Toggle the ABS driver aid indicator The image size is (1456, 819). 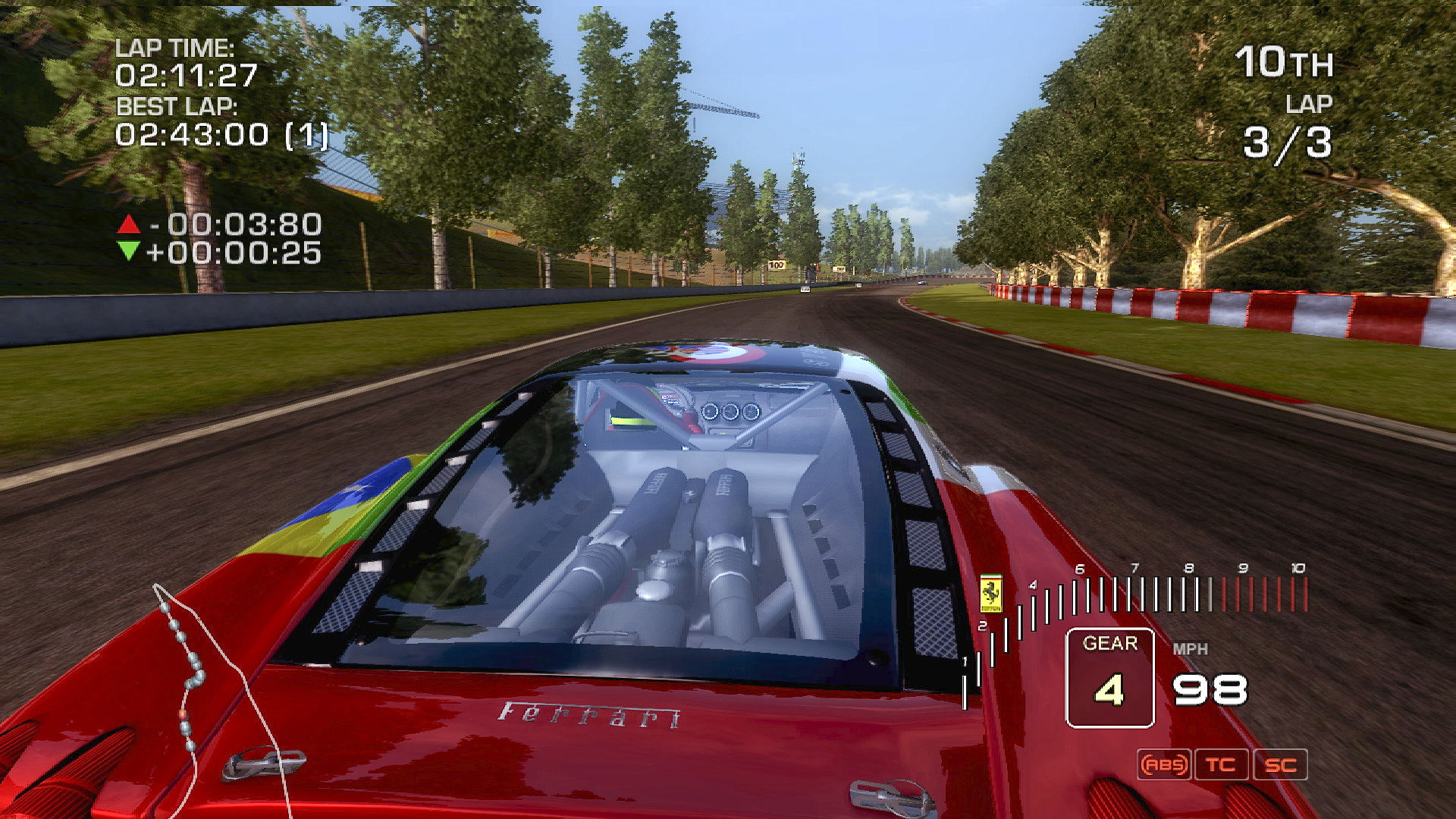click(1164, 764)
